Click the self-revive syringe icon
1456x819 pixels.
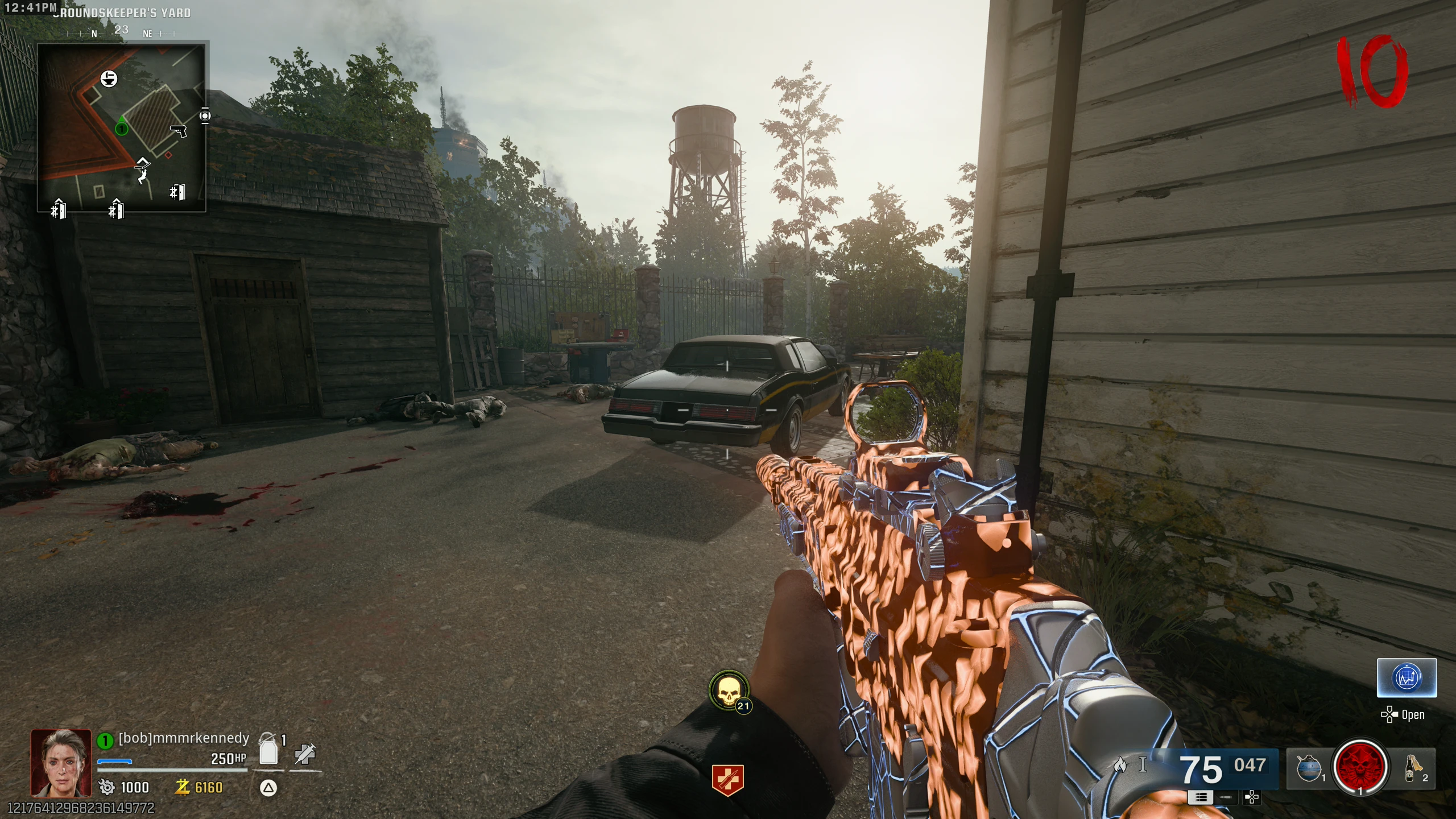click(x=305, y=754)
